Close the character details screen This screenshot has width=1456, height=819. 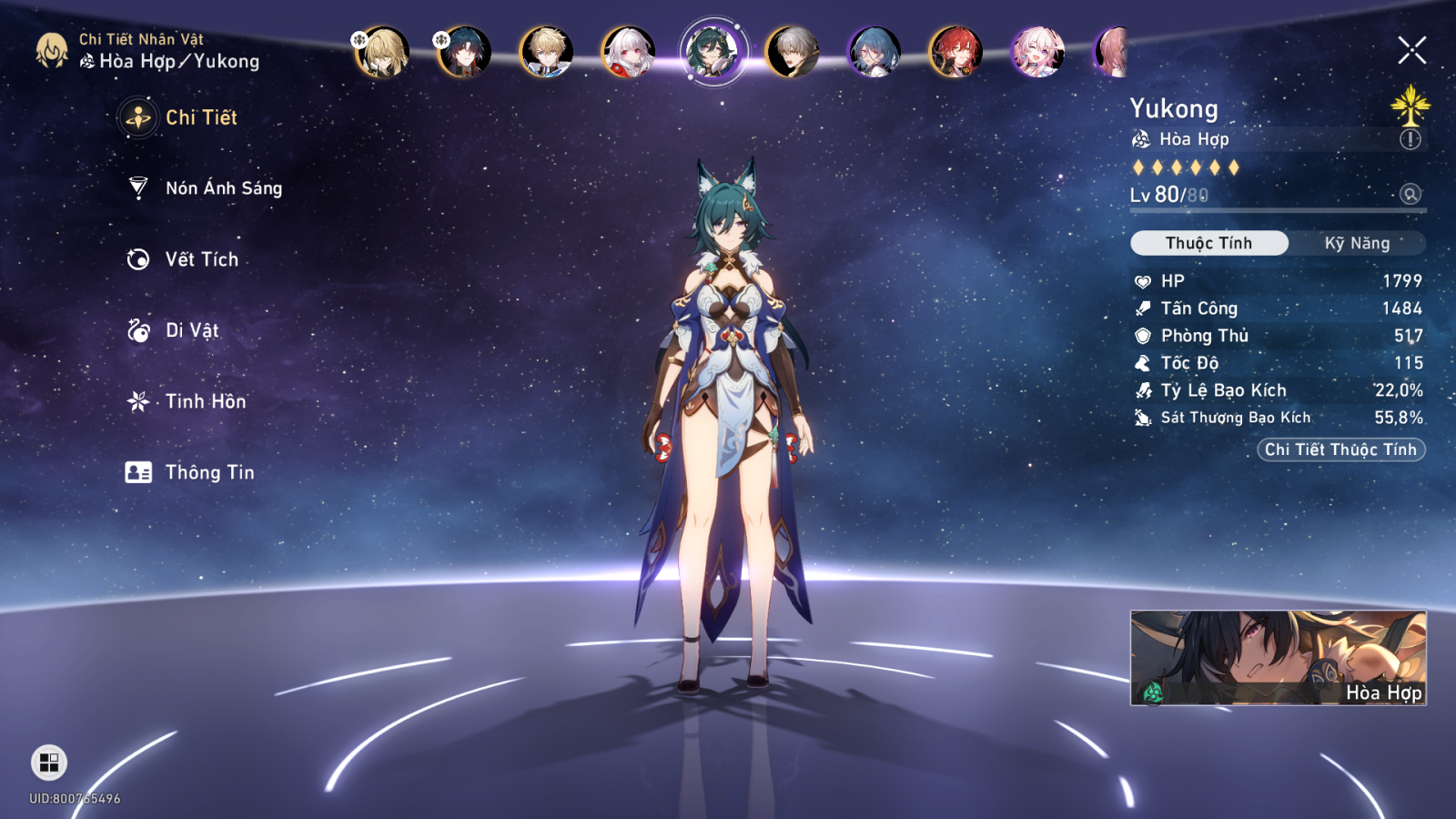[1411, 50]
